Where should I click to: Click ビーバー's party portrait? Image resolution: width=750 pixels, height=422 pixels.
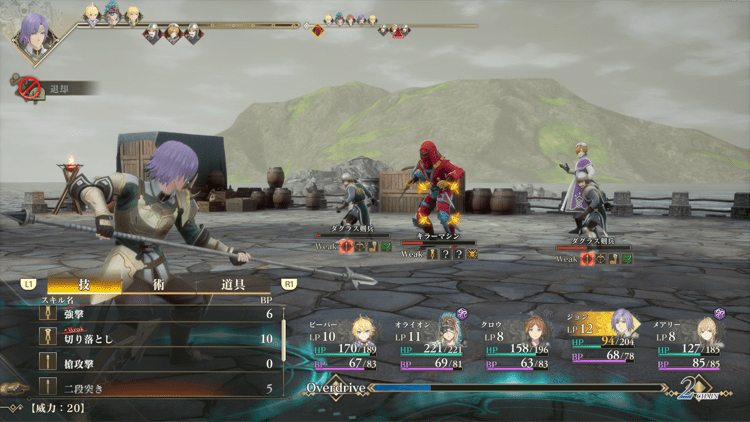coord(362,330)
